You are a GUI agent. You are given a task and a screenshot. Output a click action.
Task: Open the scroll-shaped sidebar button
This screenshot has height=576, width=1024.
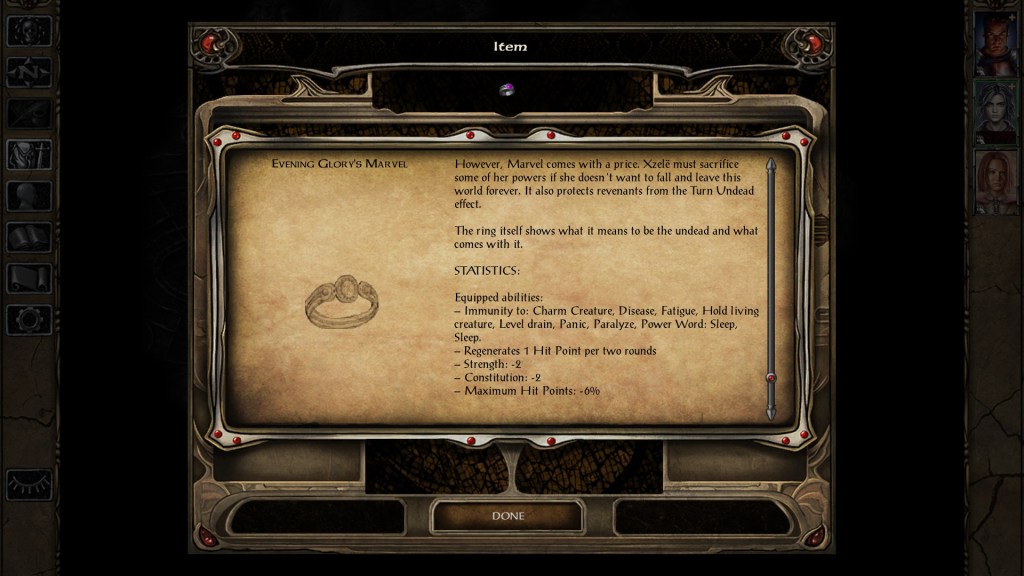click(28, 278)
